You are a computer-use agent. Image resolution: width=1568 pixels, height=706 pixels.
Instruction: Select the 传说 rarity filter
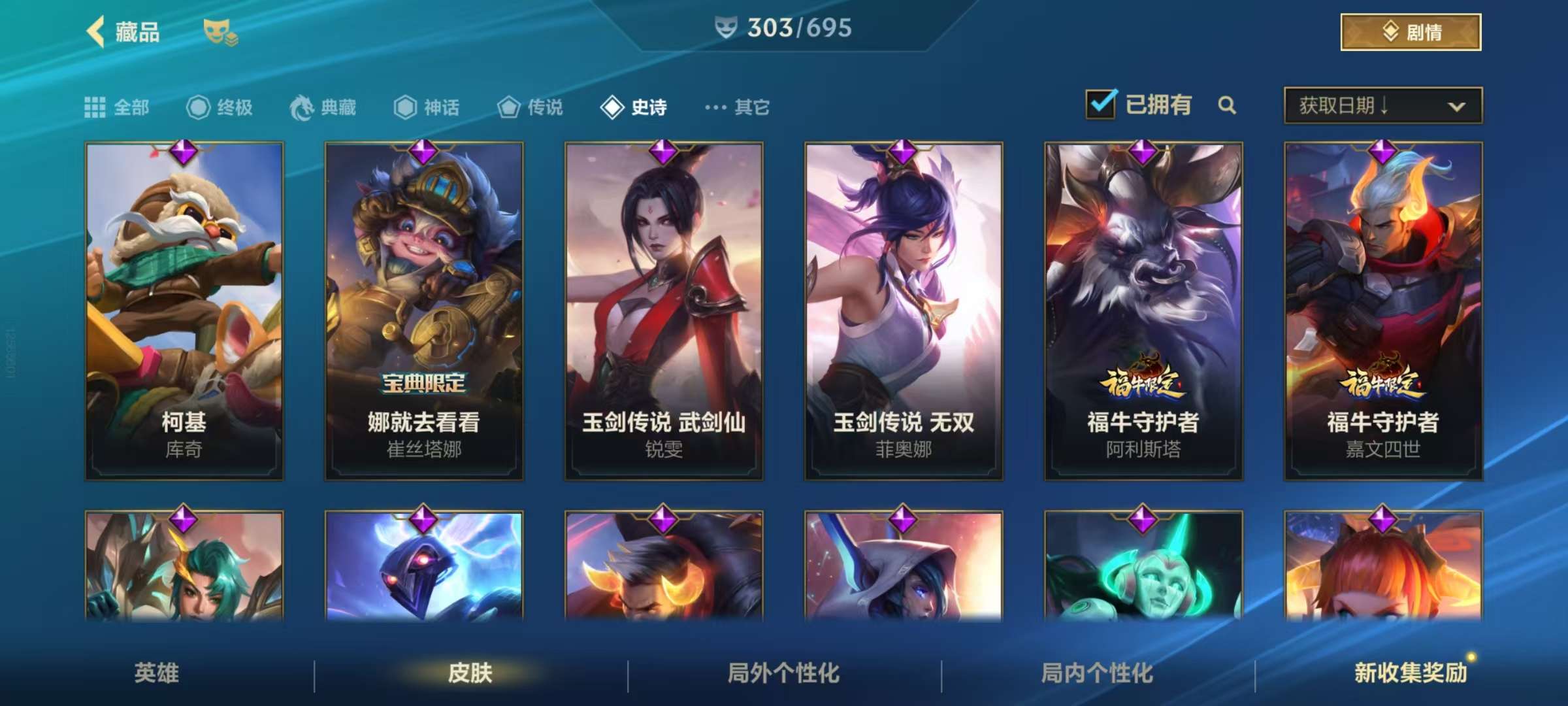530,107
